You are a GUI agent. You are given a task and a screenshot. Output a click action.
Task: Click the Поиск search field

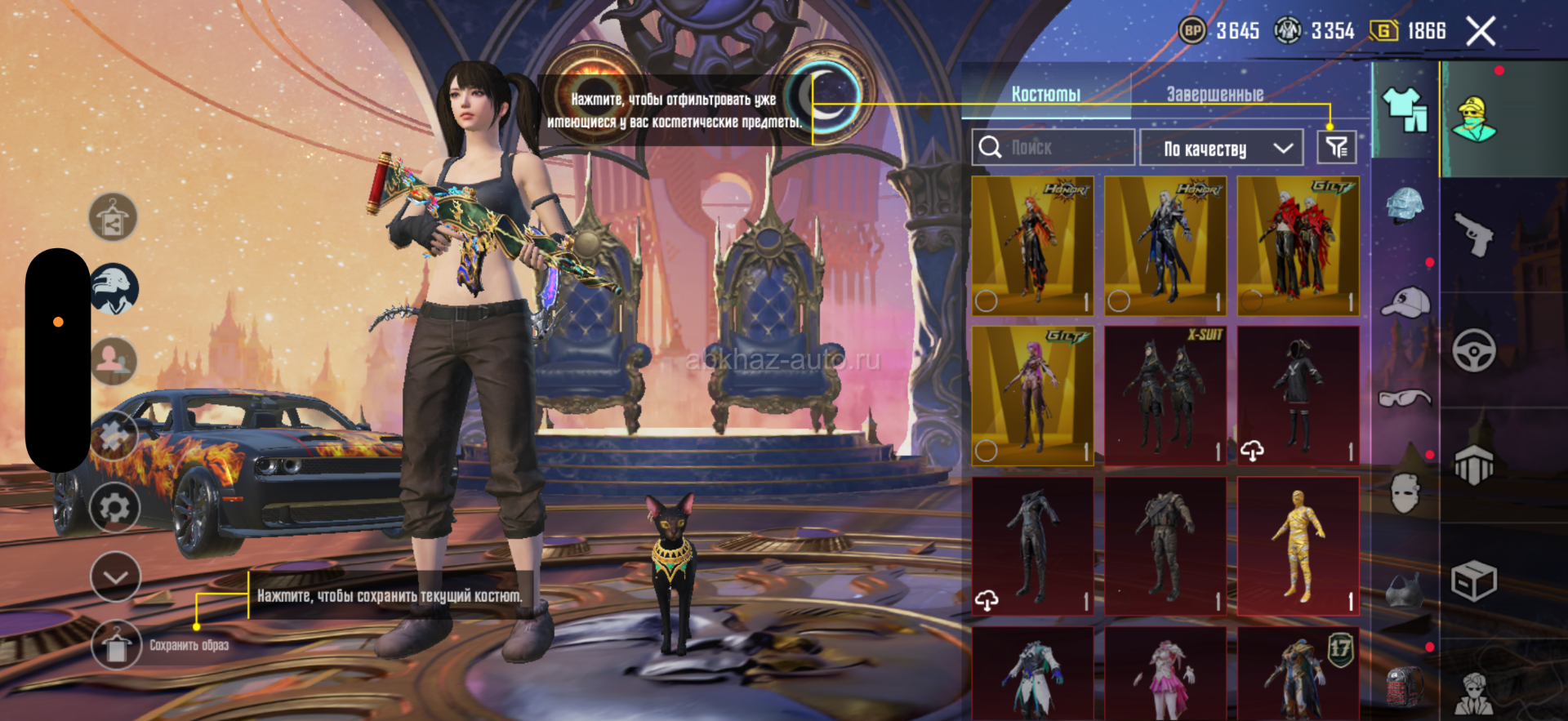[x=1053, y=148]
